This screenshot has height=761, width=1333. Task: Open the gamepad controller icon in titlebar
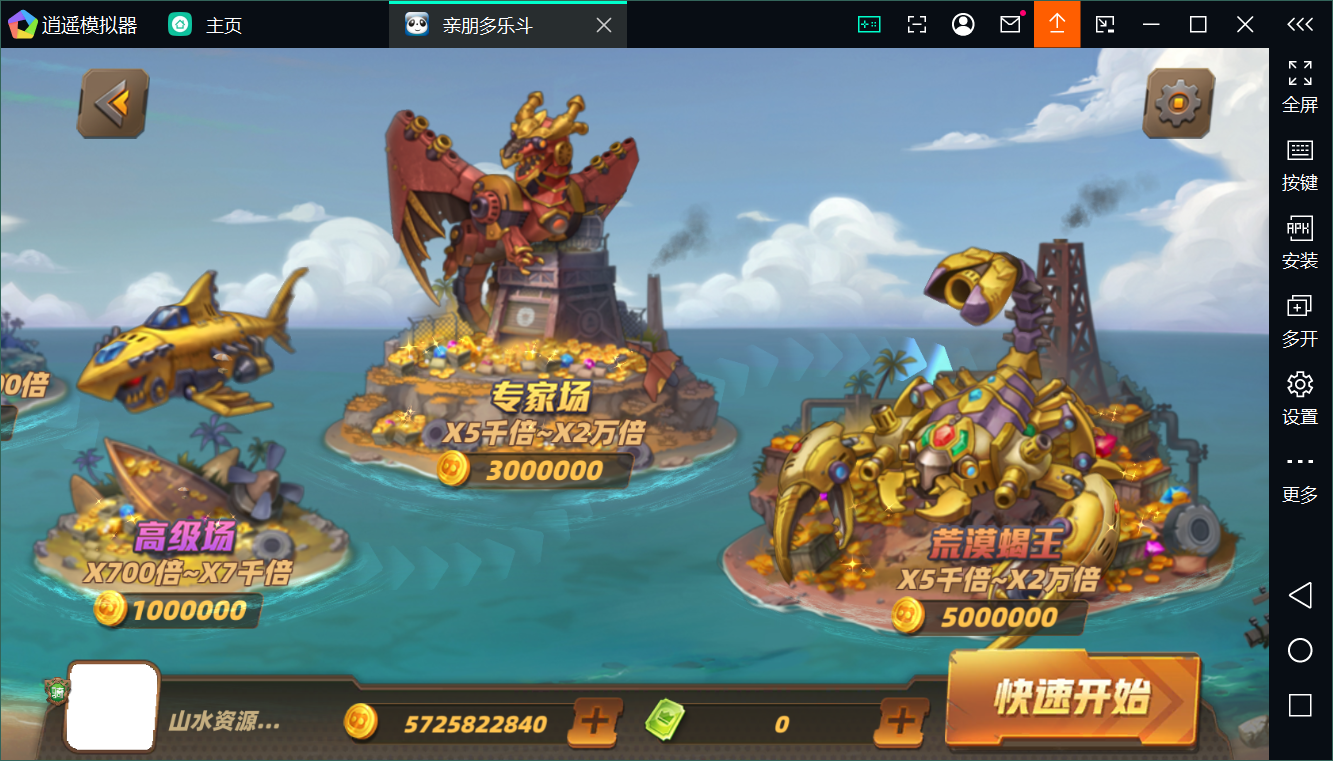pyautogui.click(x=869, y=24)
